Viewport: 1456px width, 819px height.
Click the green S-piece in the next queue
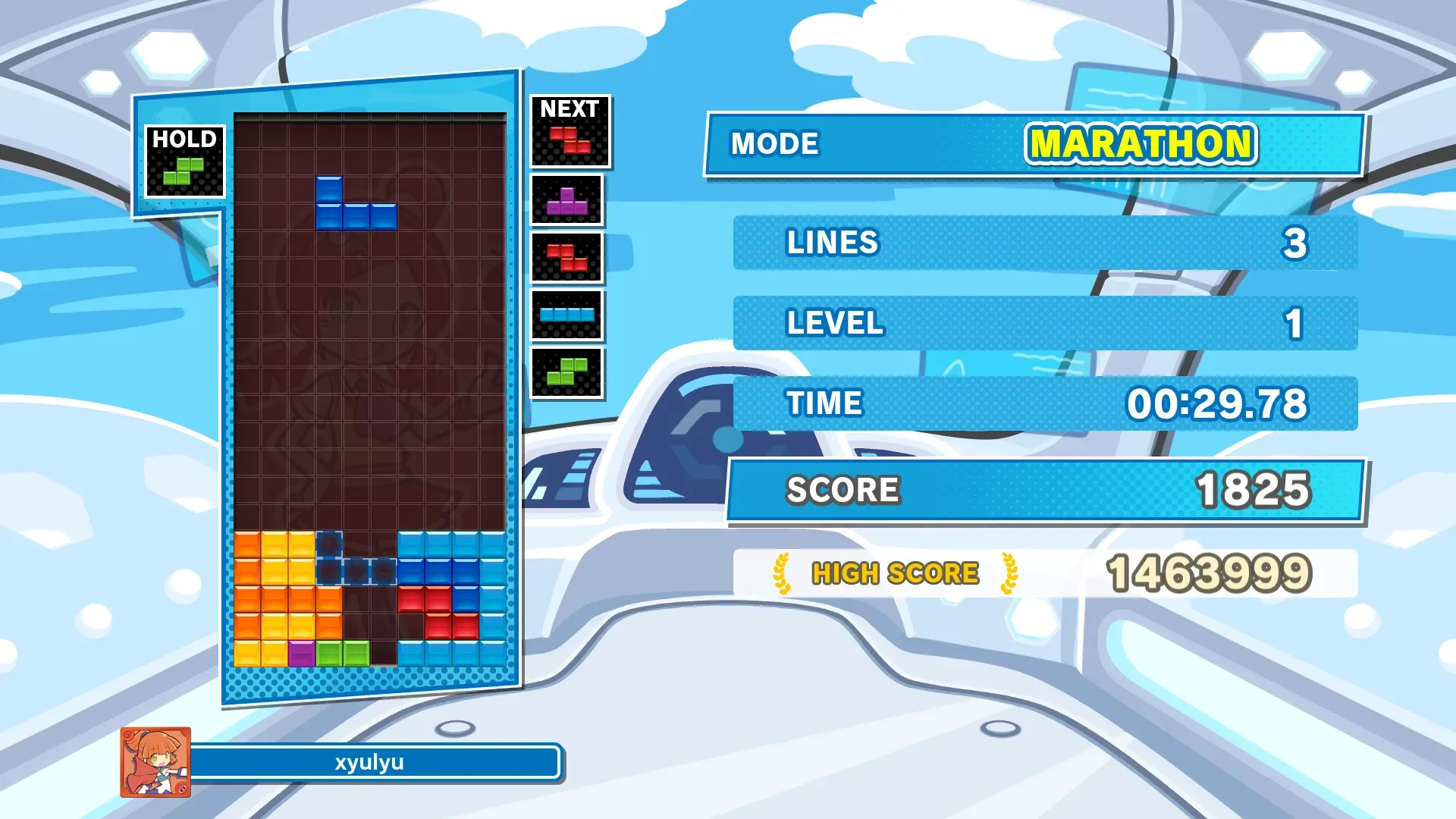pyautogui.click(x=567, y=372)
